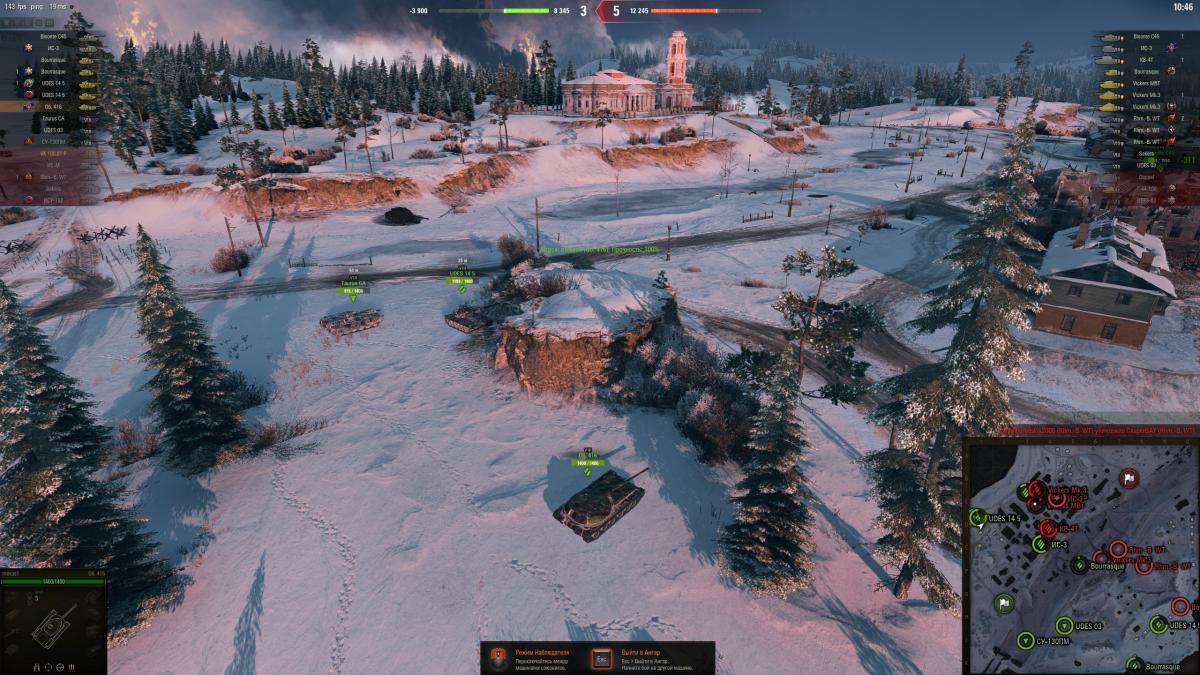Click the red enemy base flag on minimap

(1129, 479)
